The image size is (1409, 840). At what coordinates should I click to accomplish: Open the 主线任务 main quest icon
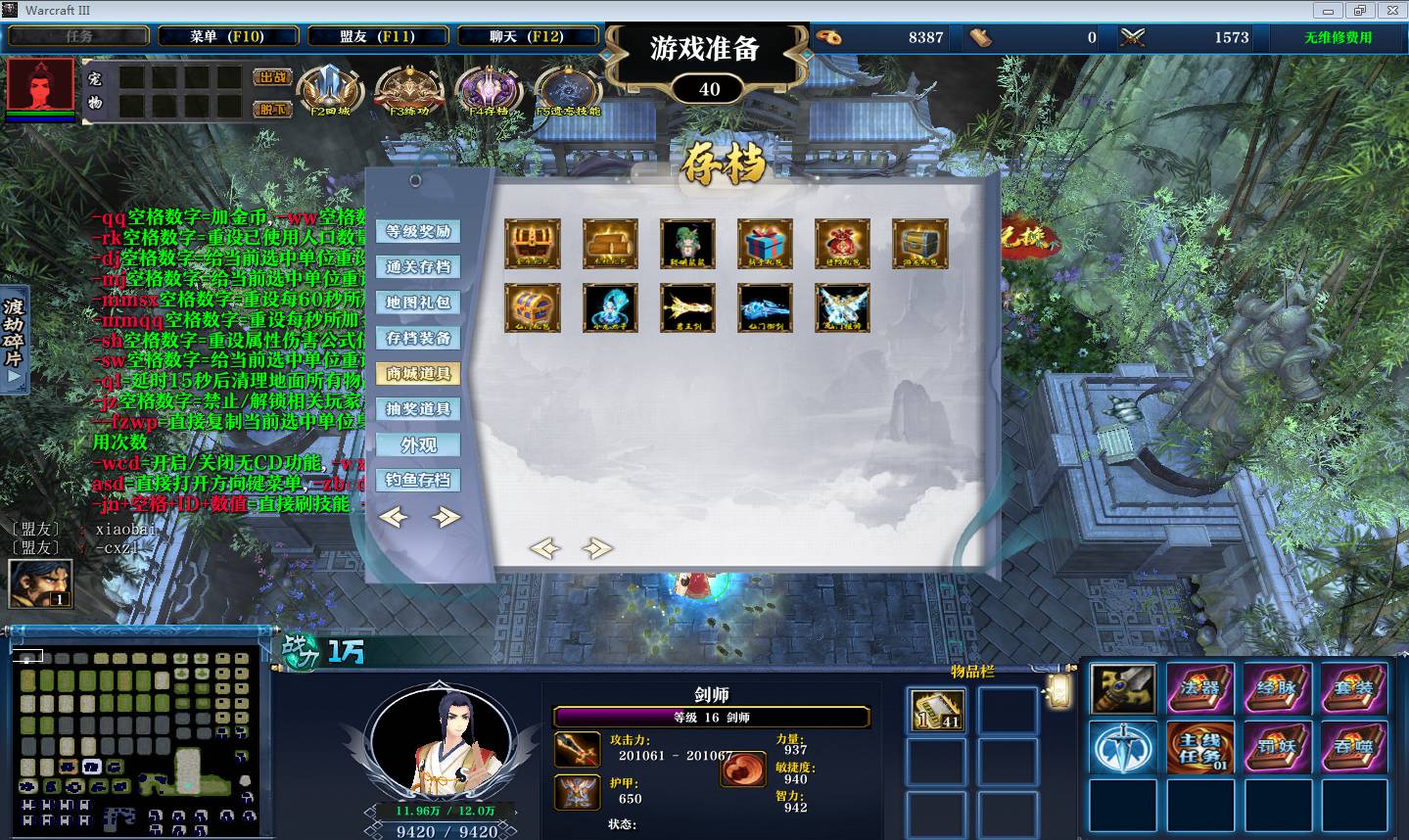point(1200,747)
